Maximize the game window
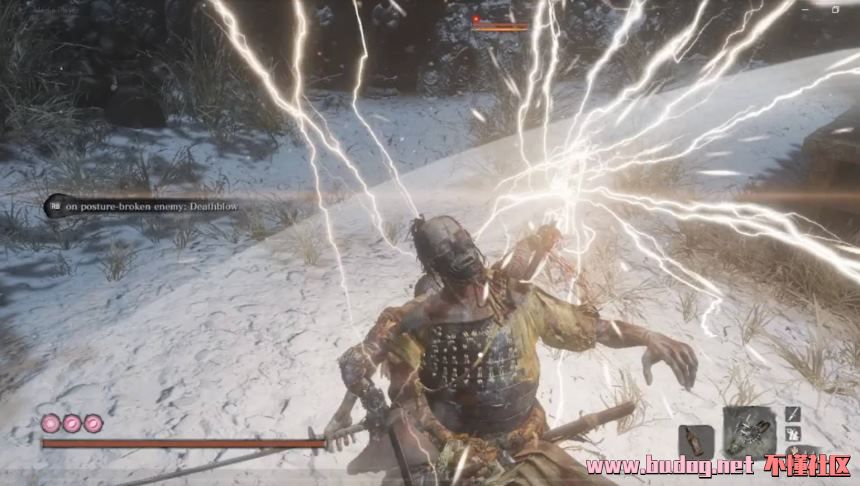Image resolution: width=860 pixels, height=486 pixels. 836,8
